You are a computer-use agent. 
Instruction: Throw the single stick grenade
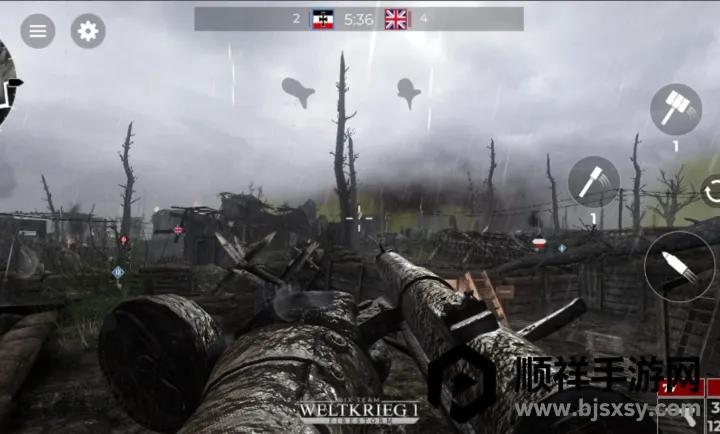tap(594, 182)
